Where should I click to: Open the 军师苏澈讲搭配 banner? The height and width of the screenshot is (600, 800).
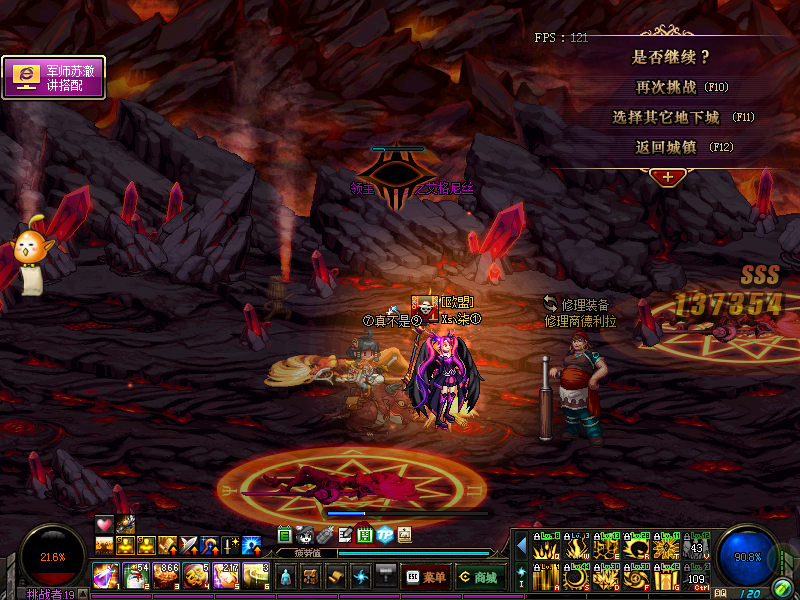[54, 78]
